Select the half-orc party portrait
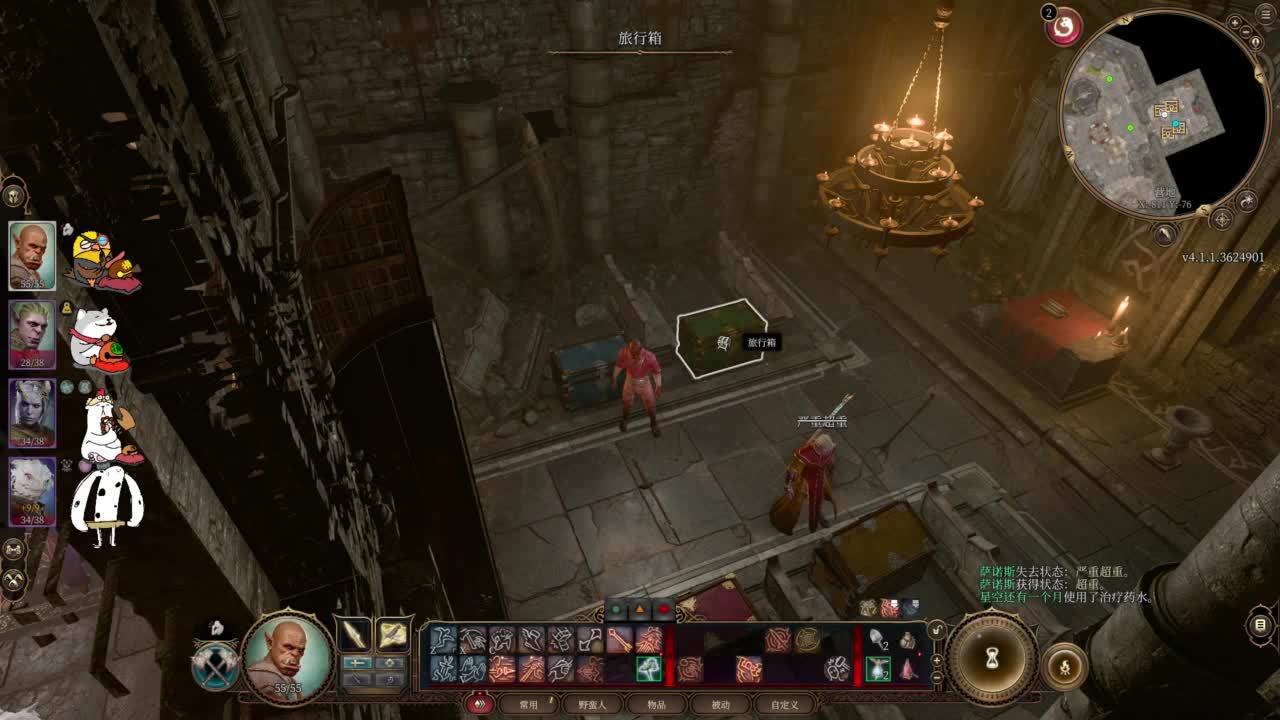This screenshot has width=1280, height=720. pos(32,255)
